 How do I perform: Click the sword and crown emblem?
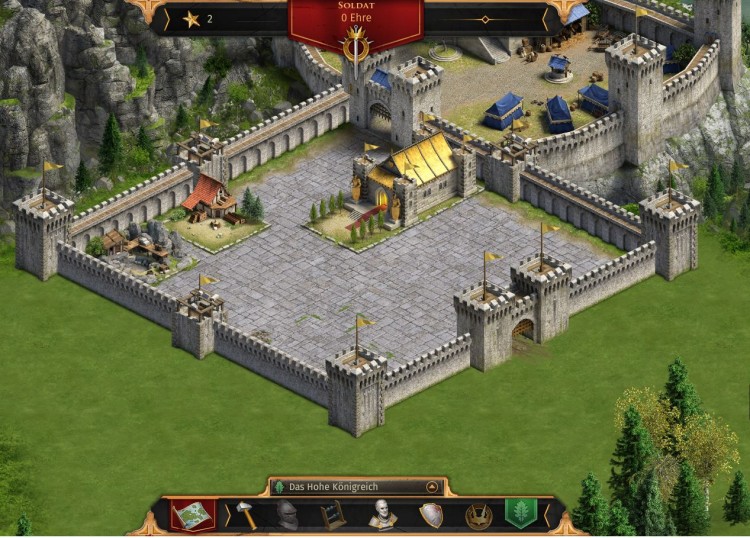(x=355, y=48)
